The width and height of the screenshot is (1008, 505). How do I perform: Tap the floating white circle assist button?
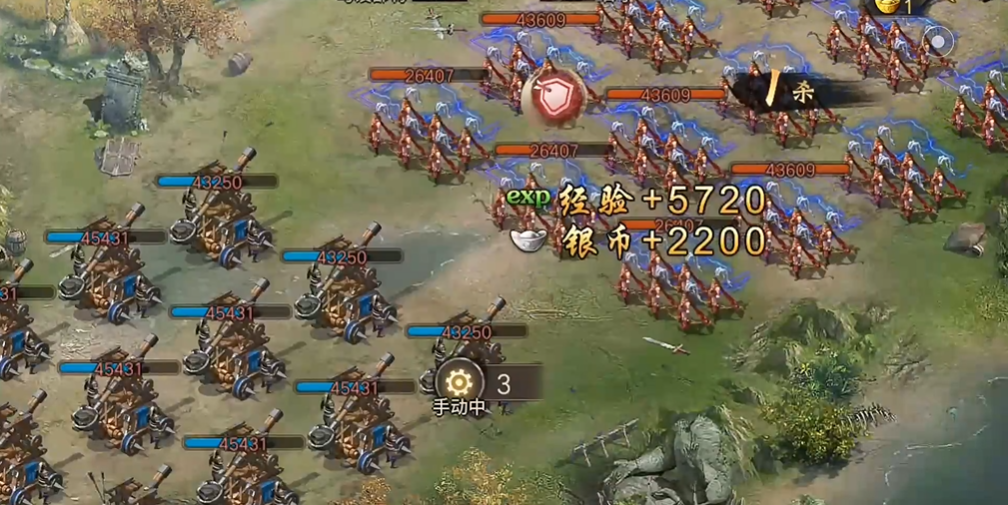[x=939, y=42]
